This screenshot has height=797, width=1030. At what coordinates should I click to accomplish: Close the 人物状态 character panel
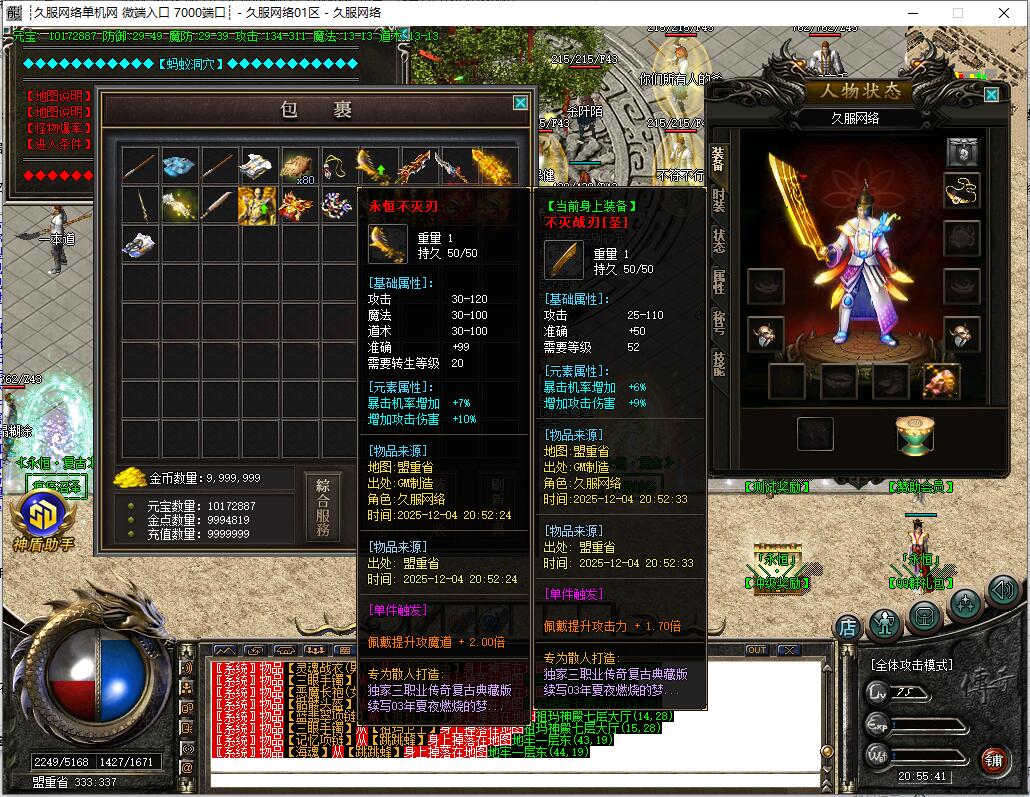click(x=991, y=94)
